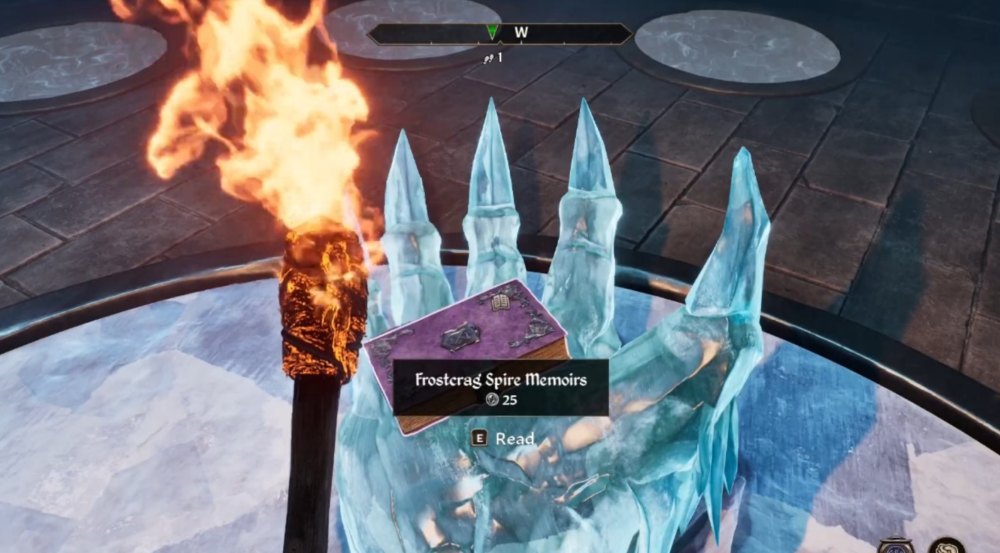Select the round equipped spell icon
1000x553 pixels.
point(949,546)
